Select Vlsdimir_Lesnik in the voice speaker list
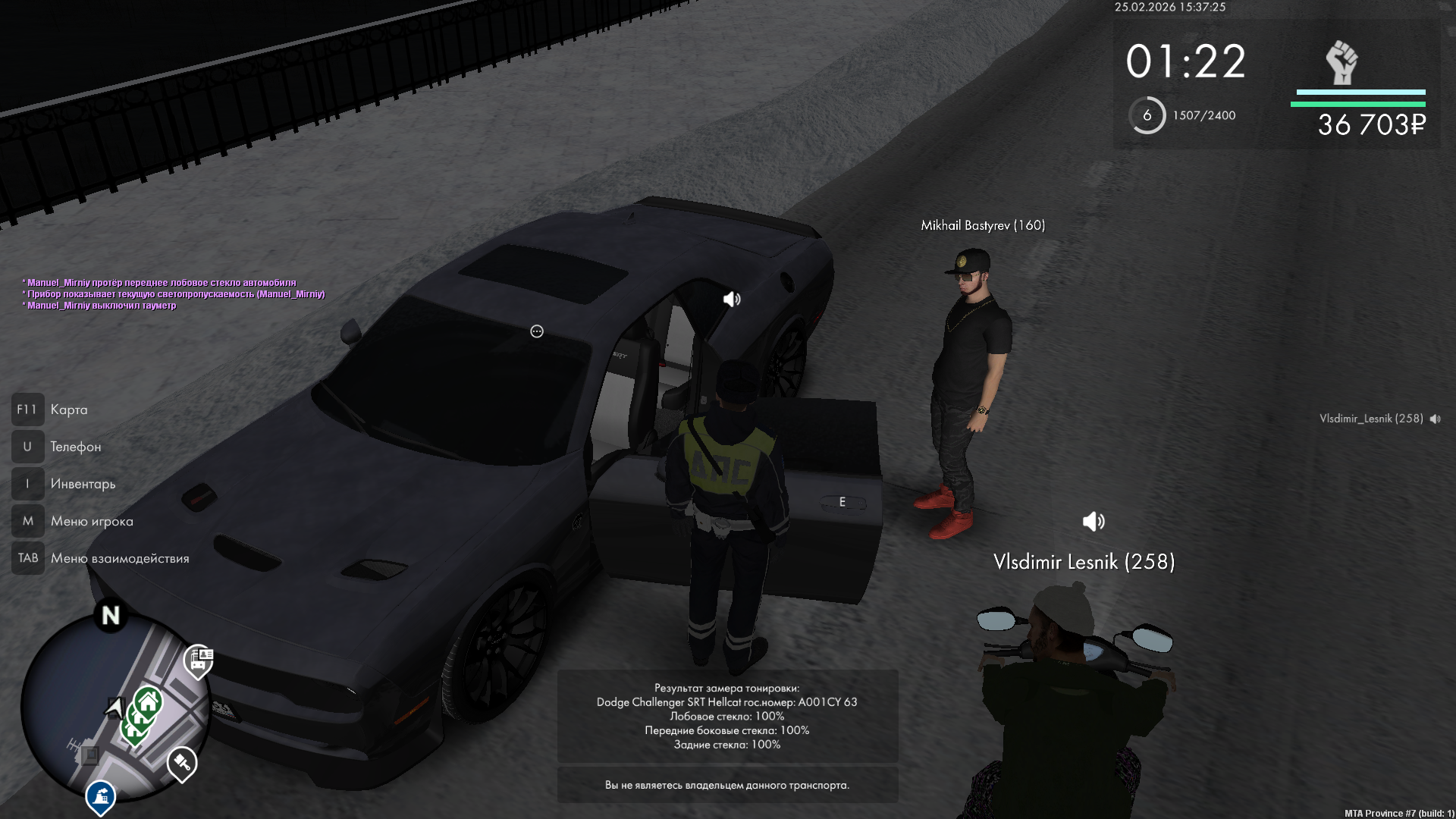The height and width of the screenshot is (819, 1456). (x=1371, y=419)
